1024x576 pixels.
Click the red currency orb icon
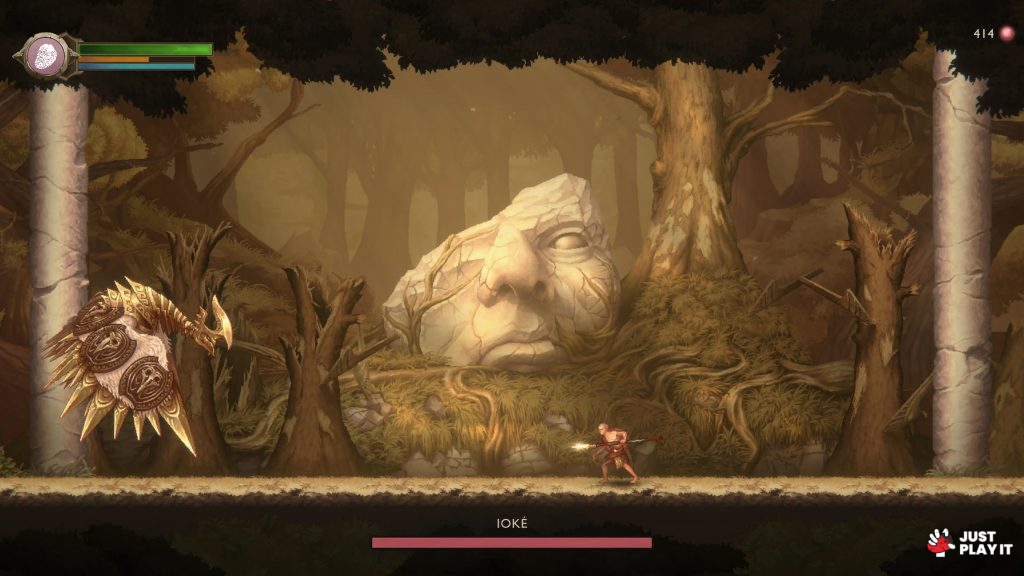[x=1007, y=33]
